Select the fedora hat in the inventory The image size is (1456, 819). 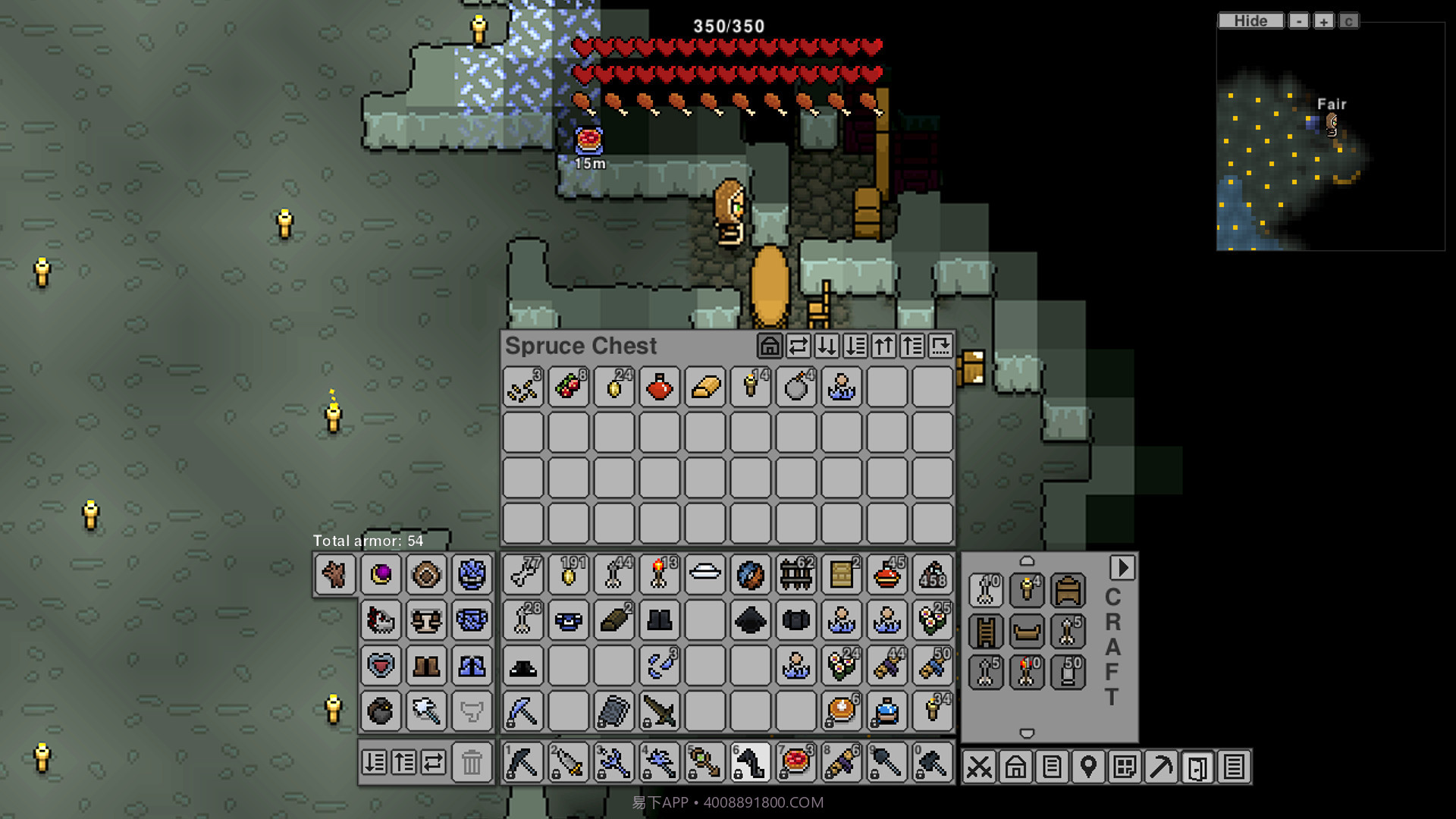[x=522, y=667]
